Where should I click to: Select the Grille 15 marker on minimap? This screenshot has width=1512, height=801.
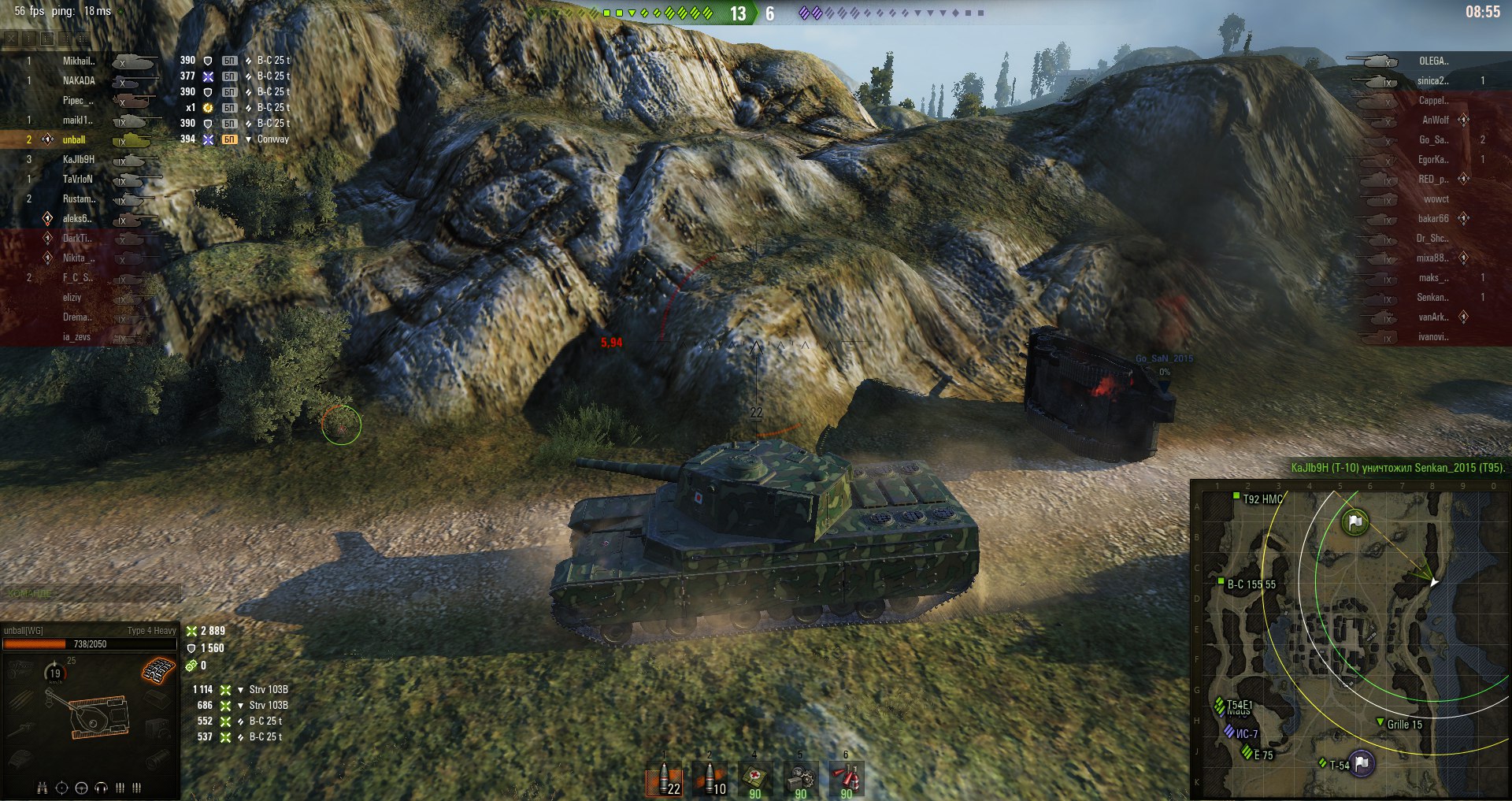pos(1380,722)
